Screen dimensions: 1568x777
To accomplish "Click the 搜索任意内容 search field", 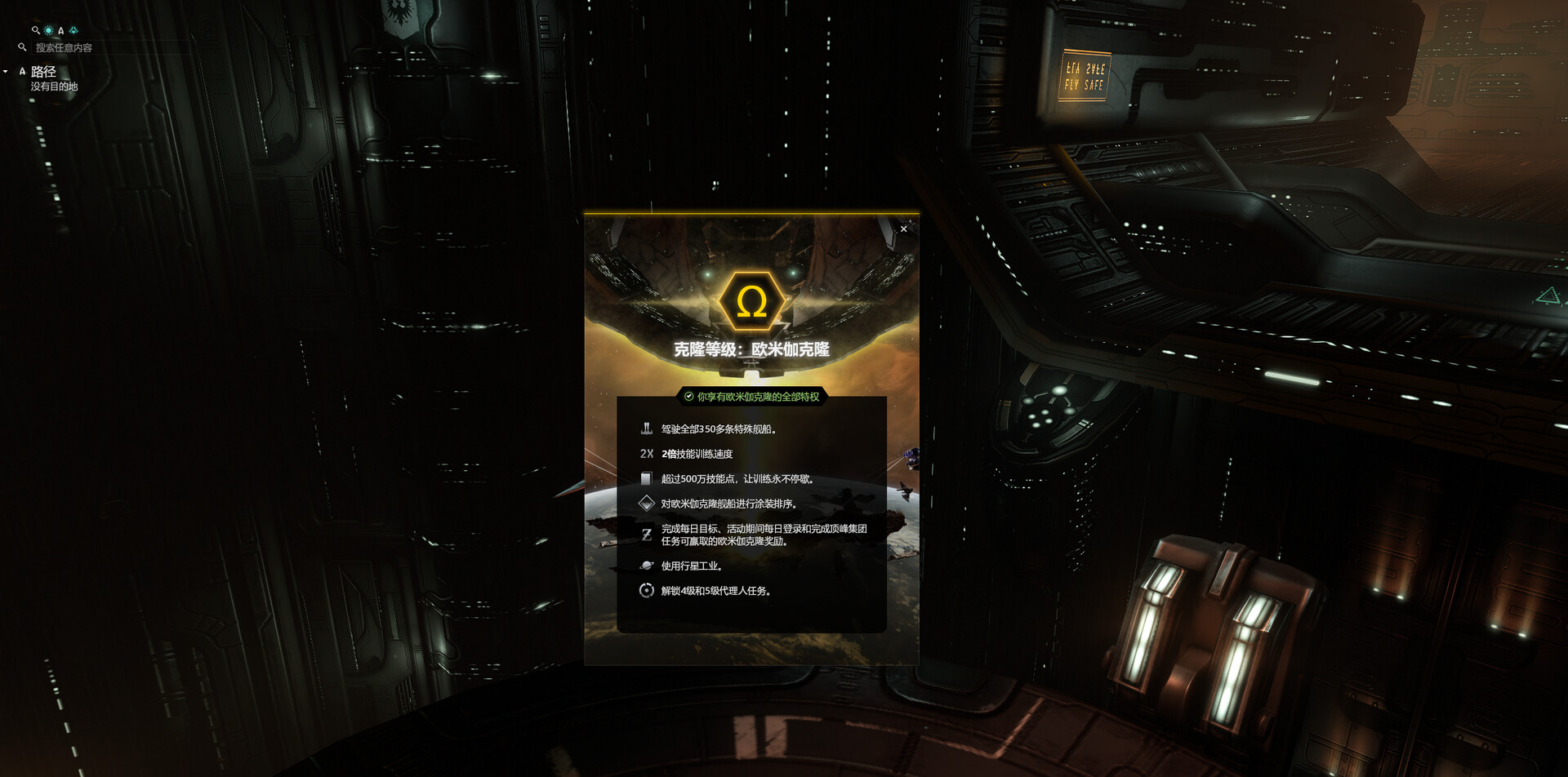I will click(64, 48).
